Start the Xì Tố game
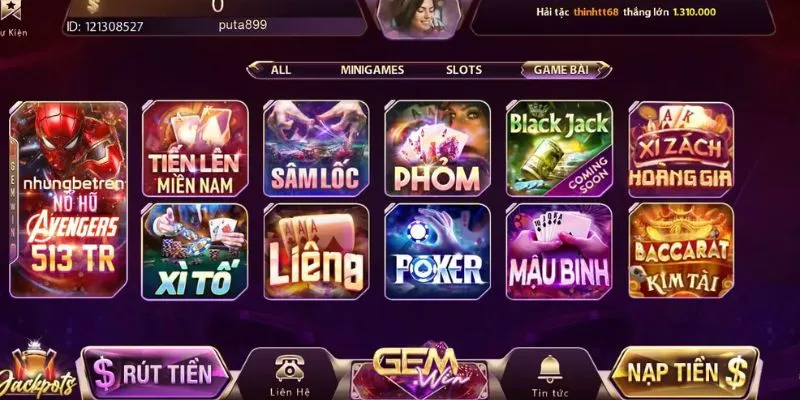800x400 pixels. point(195,251)
